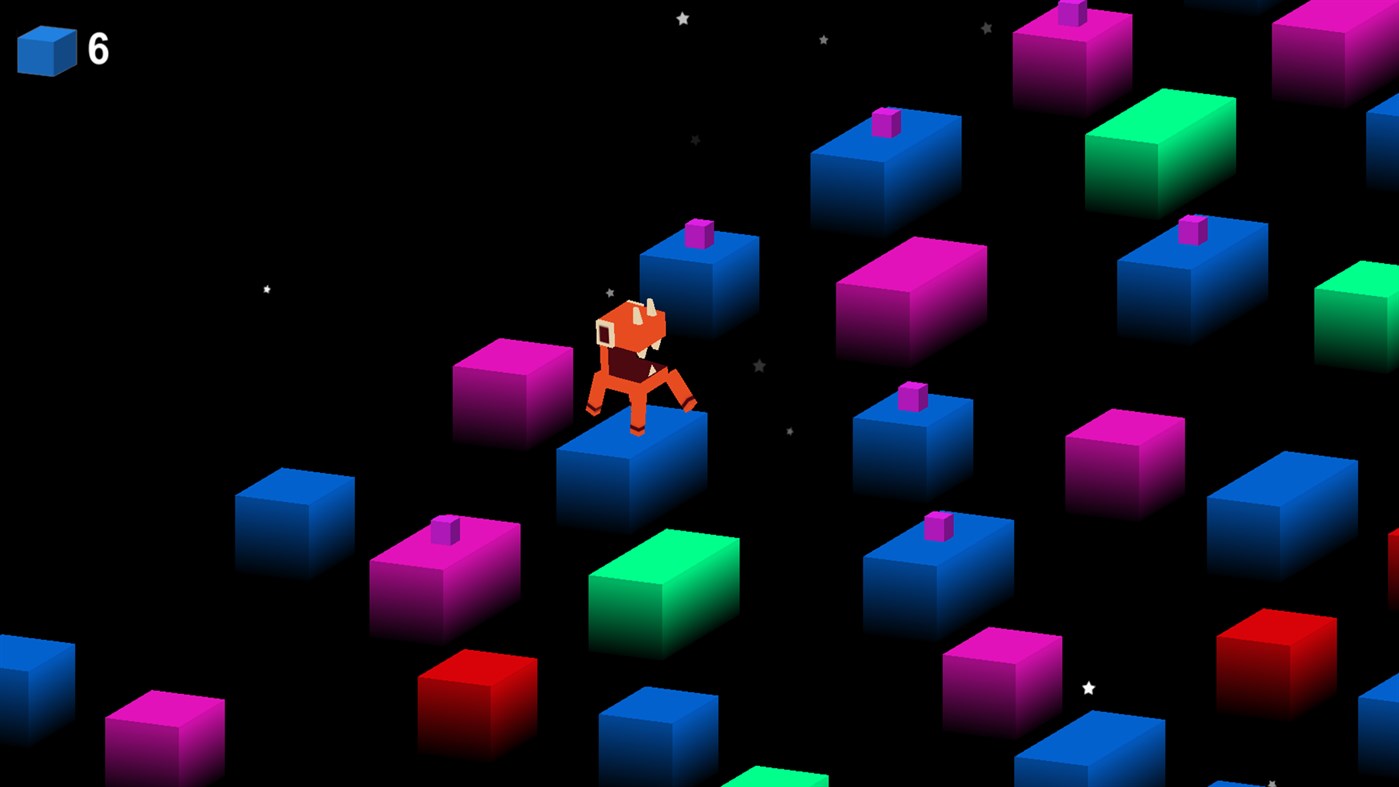This screenshot has width=1399, height=787.
Task: Click the score number 6
Action: (96, 46)
